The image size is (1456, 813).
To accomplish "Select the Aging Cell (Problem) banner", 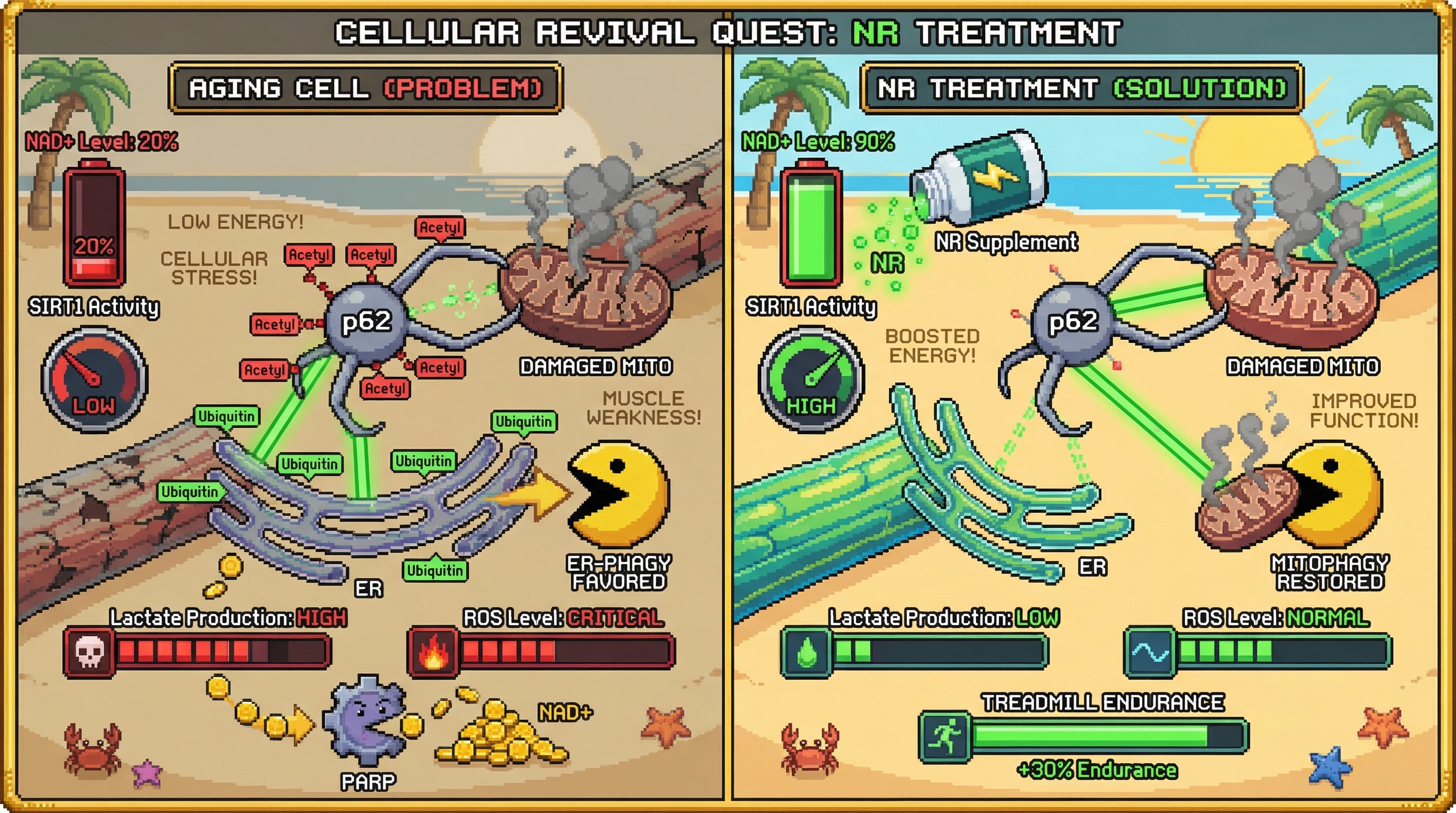I will click(365, 88).
